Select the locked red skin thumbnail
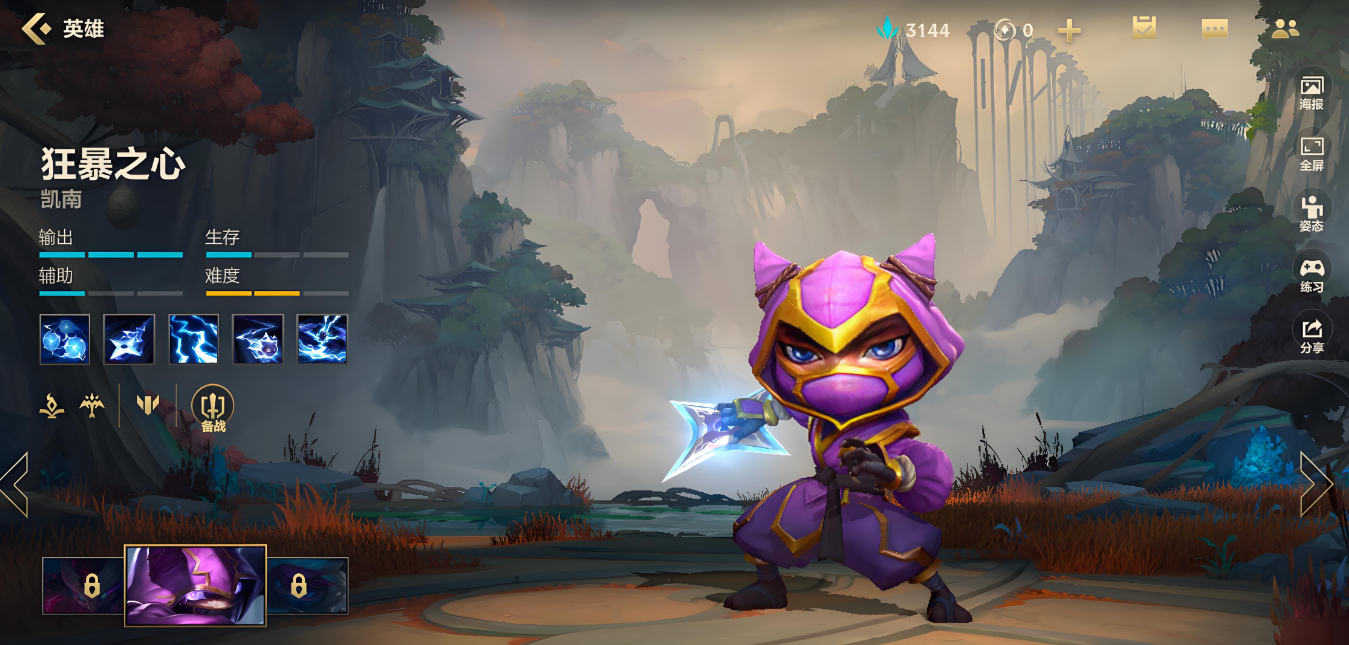 83,585
